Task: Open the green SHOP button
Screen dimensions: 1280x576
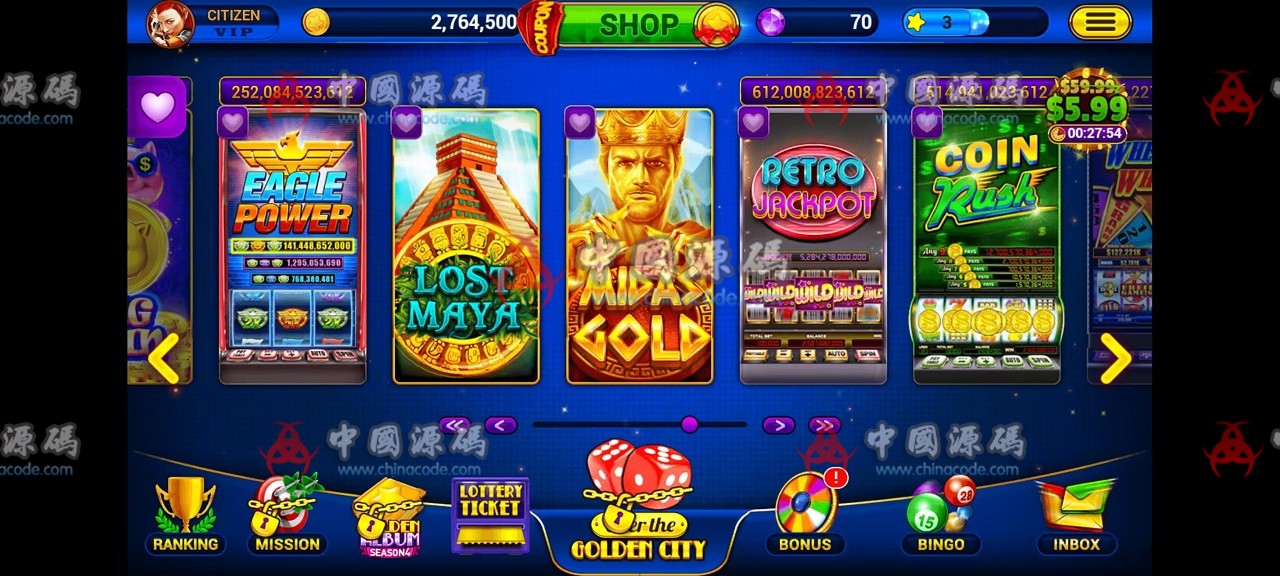Action: (x=637, y=24)
